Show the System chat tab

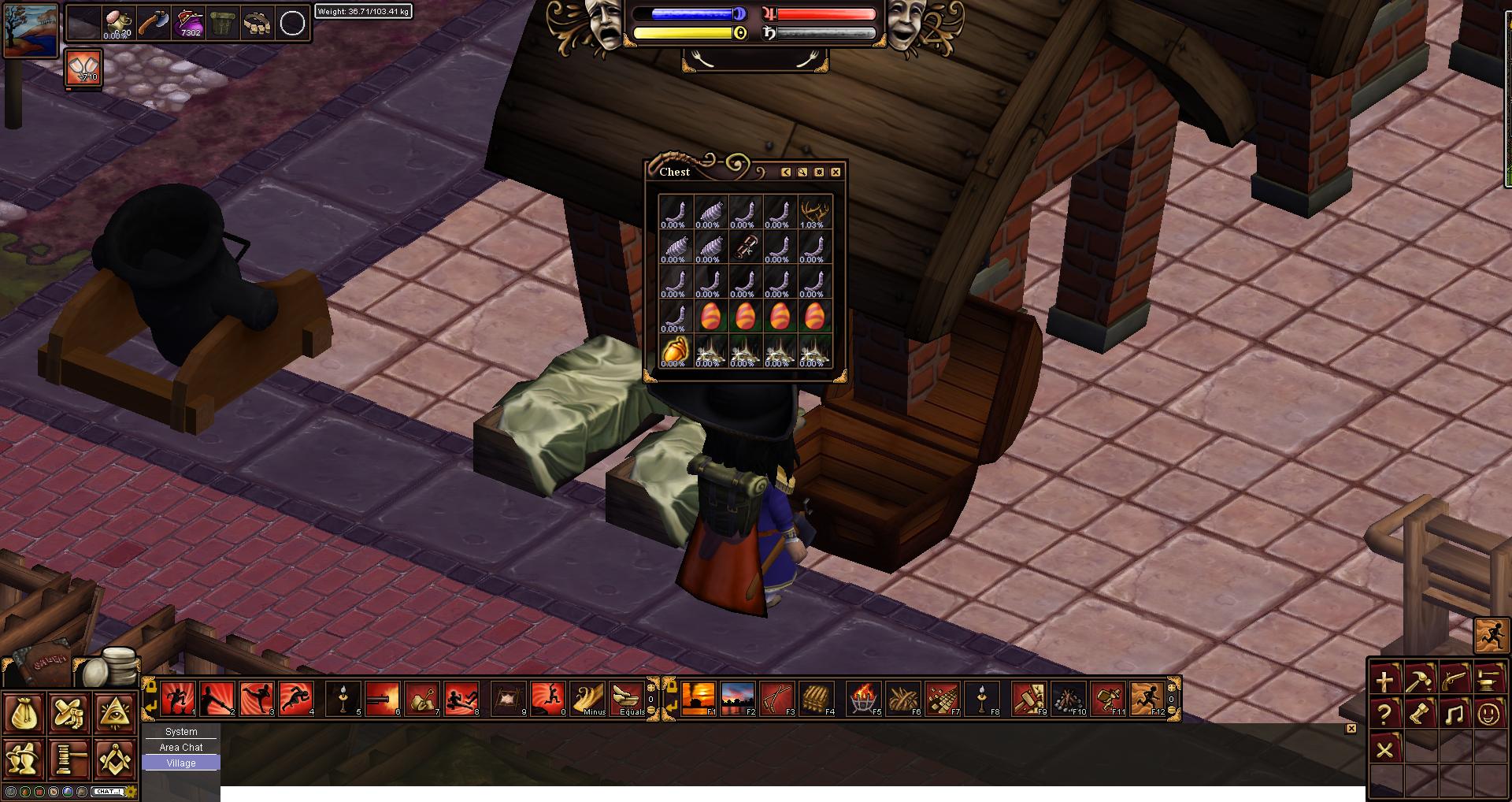[181, 731]
